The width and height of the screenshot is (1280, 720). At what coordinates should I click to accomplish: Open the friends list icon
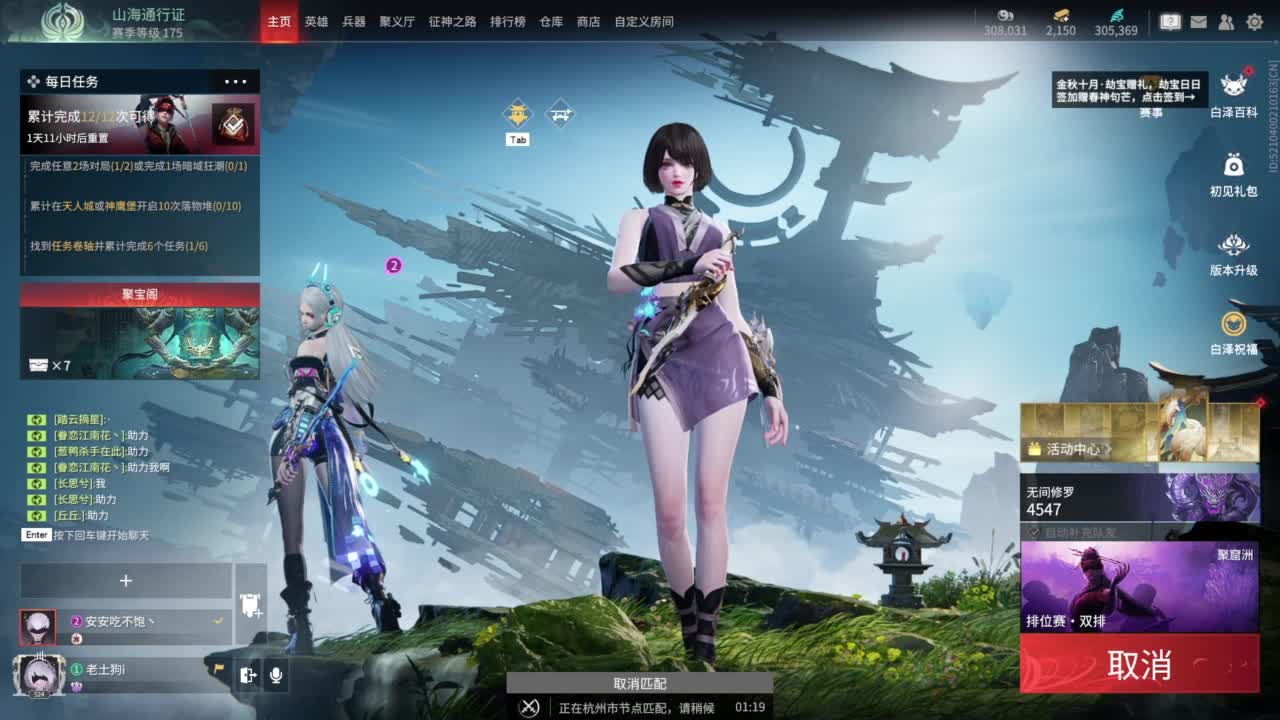1226,22
